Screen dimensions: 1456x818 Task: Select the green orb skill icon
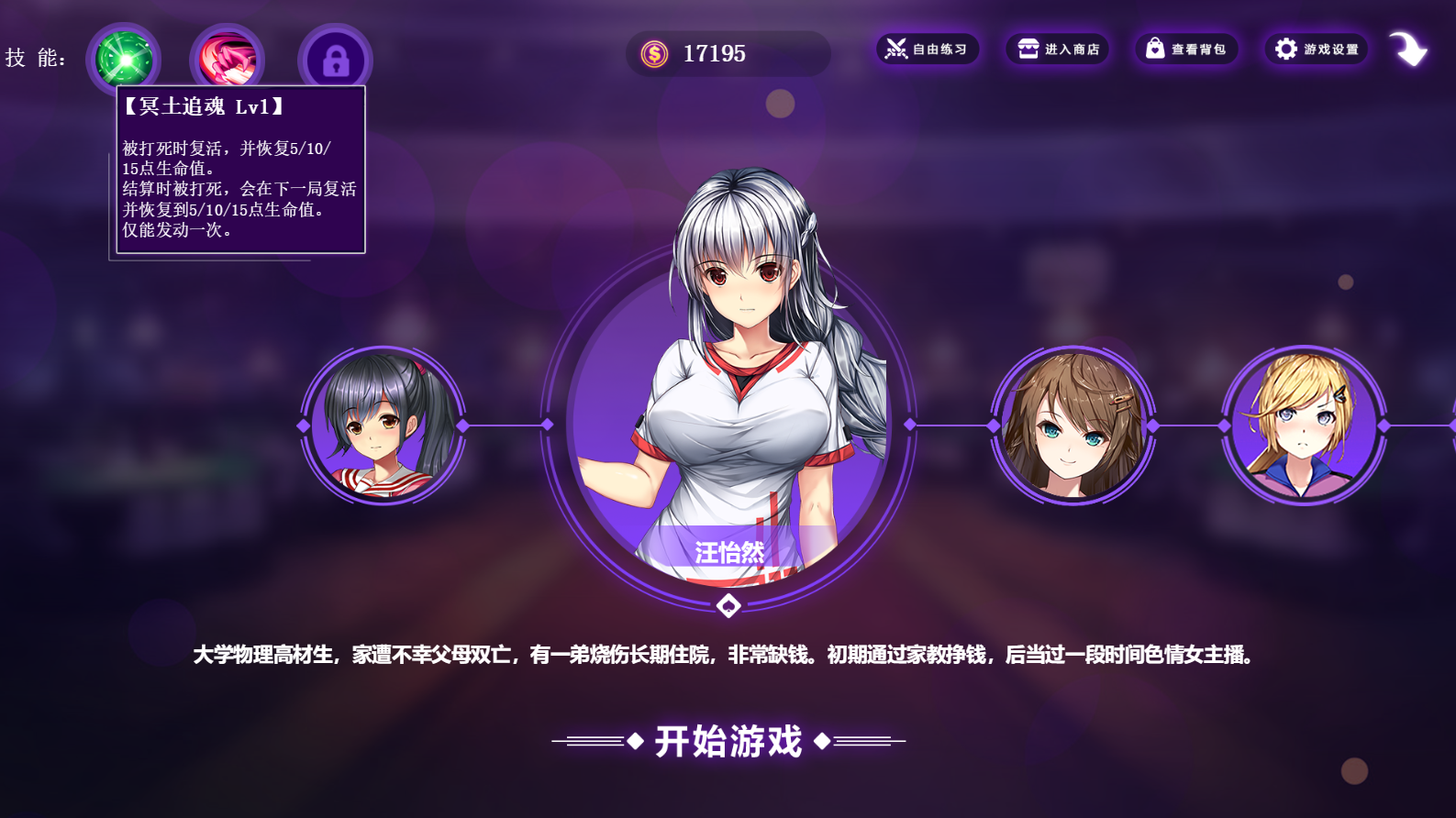click(x=124, y=59)
